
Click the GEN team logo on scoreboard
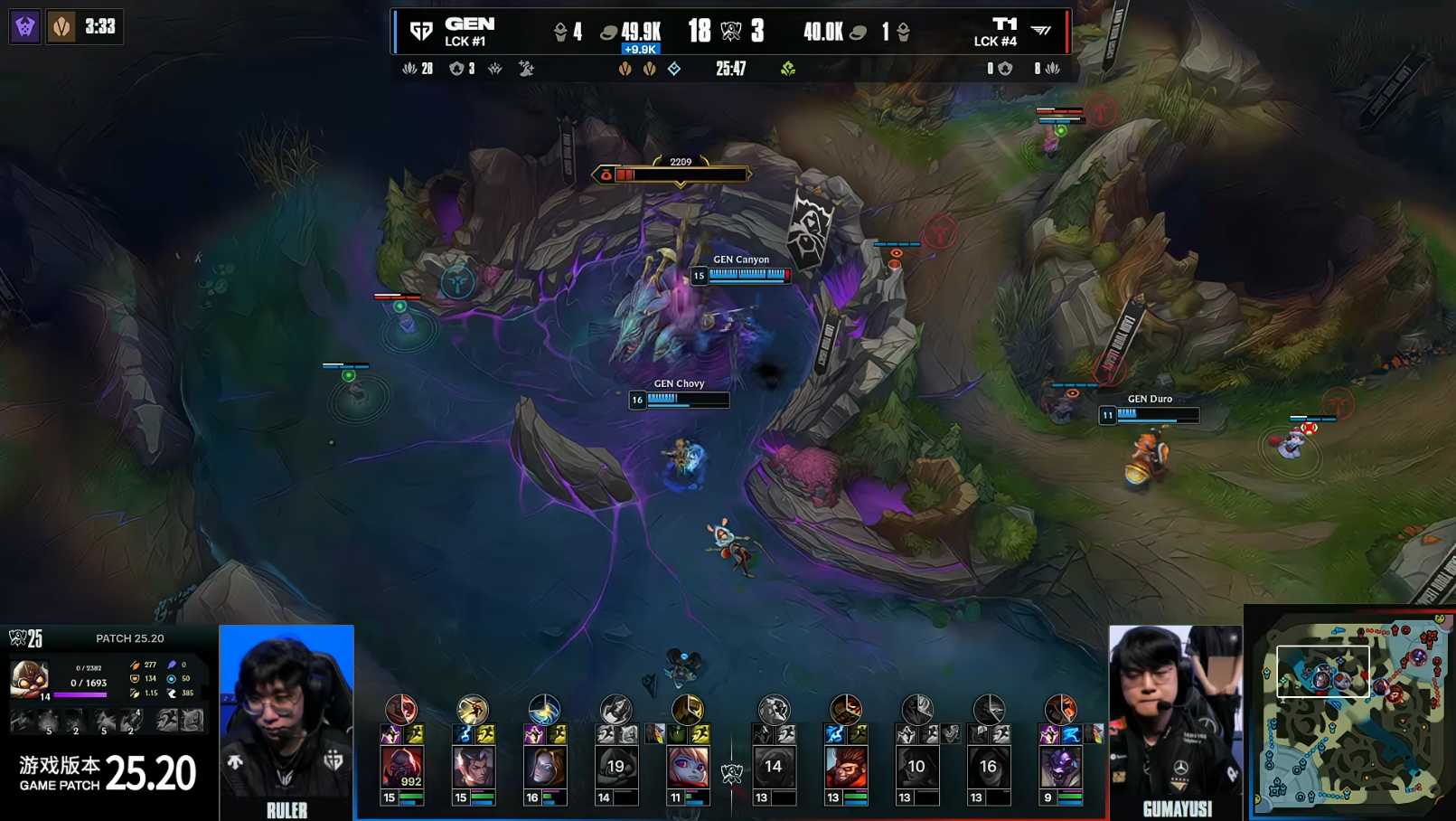pos(421,32)
